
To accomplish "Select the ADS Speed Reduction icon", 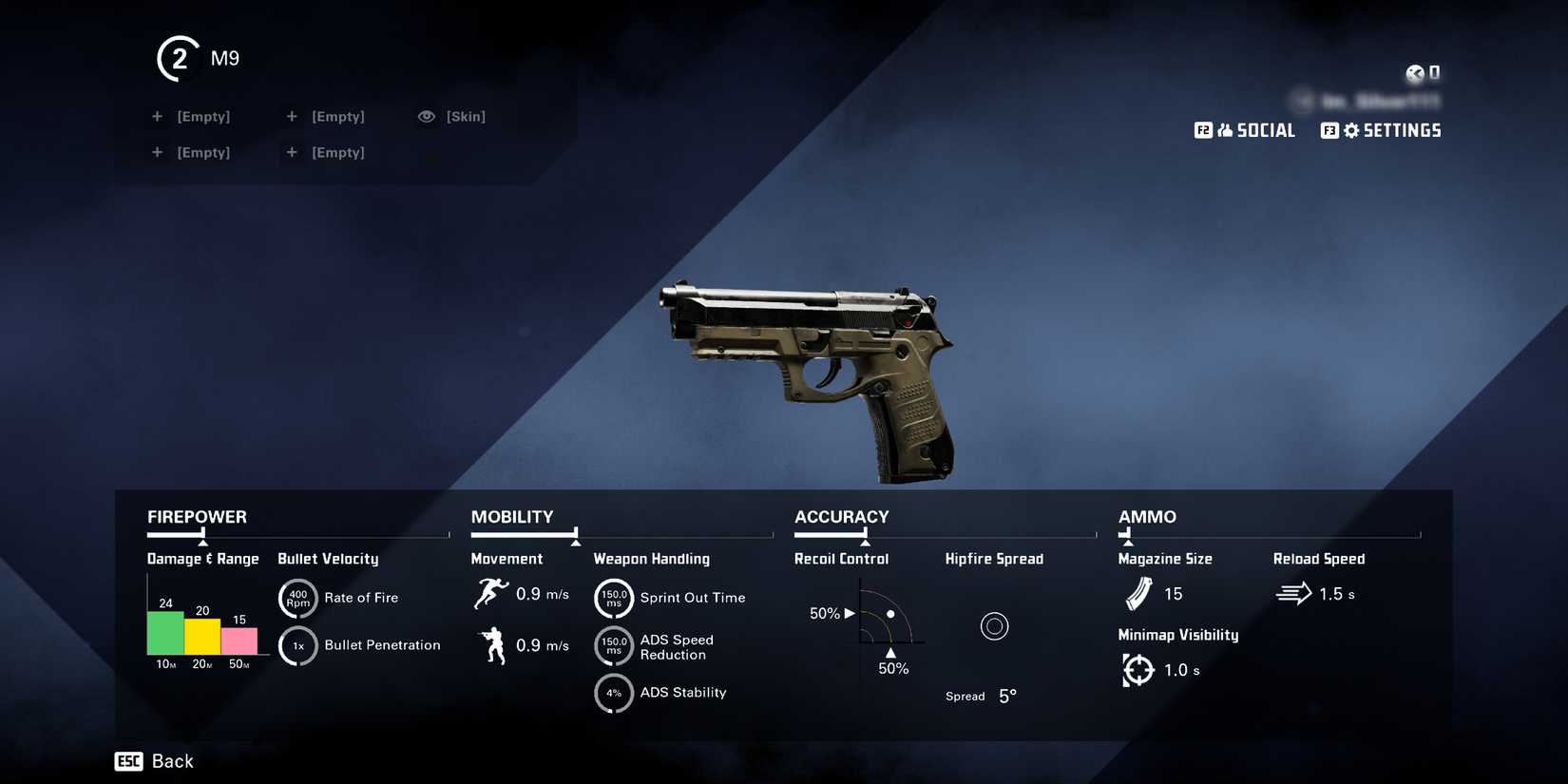I will coord(614,646).
